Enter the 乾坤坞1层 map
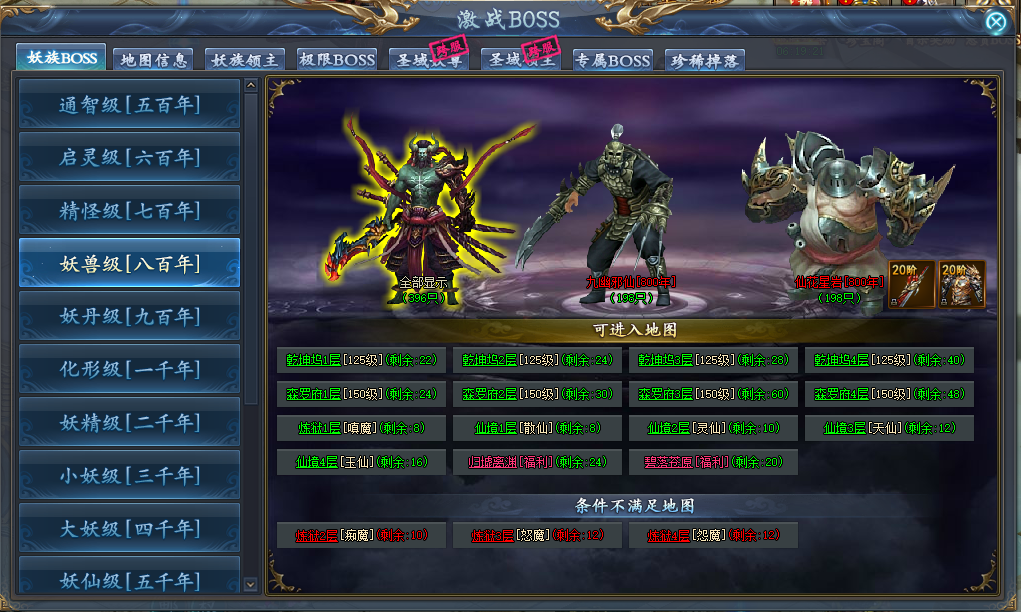This screenshot has width=1021, height=612. [363, 360]
